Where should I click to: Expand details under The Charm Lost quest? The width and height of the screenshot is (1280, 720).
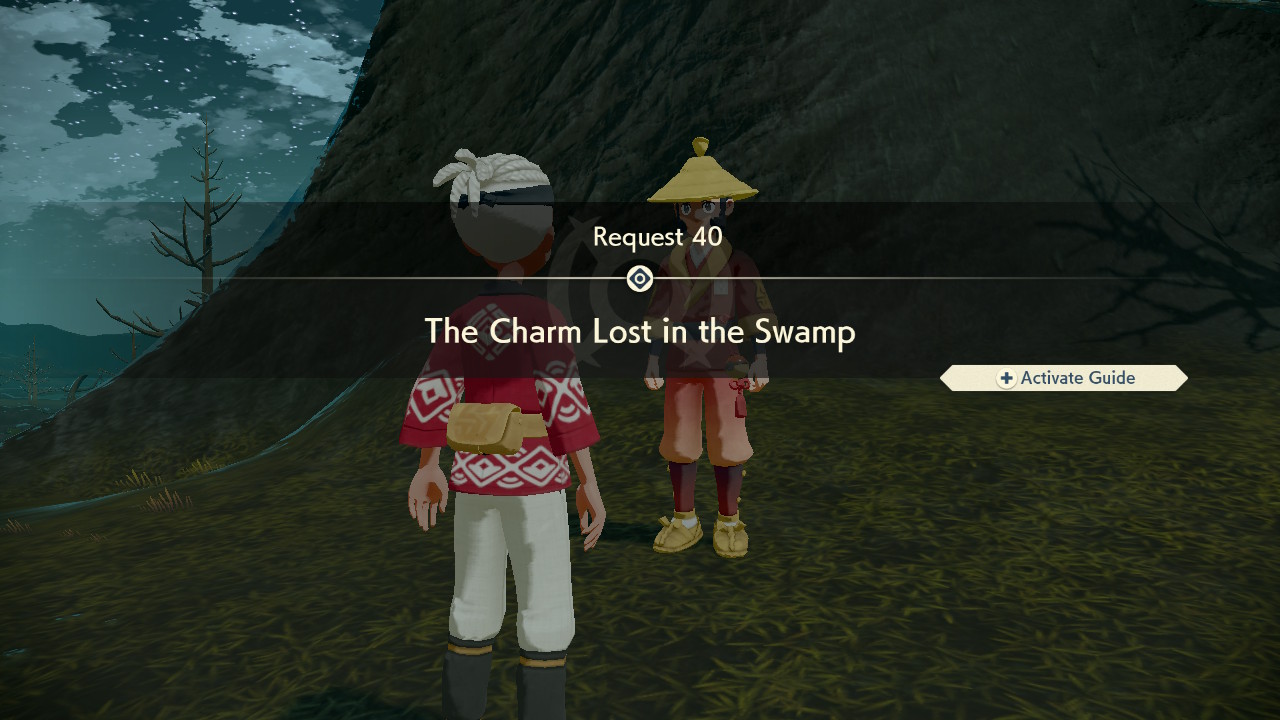click(640, 332)
